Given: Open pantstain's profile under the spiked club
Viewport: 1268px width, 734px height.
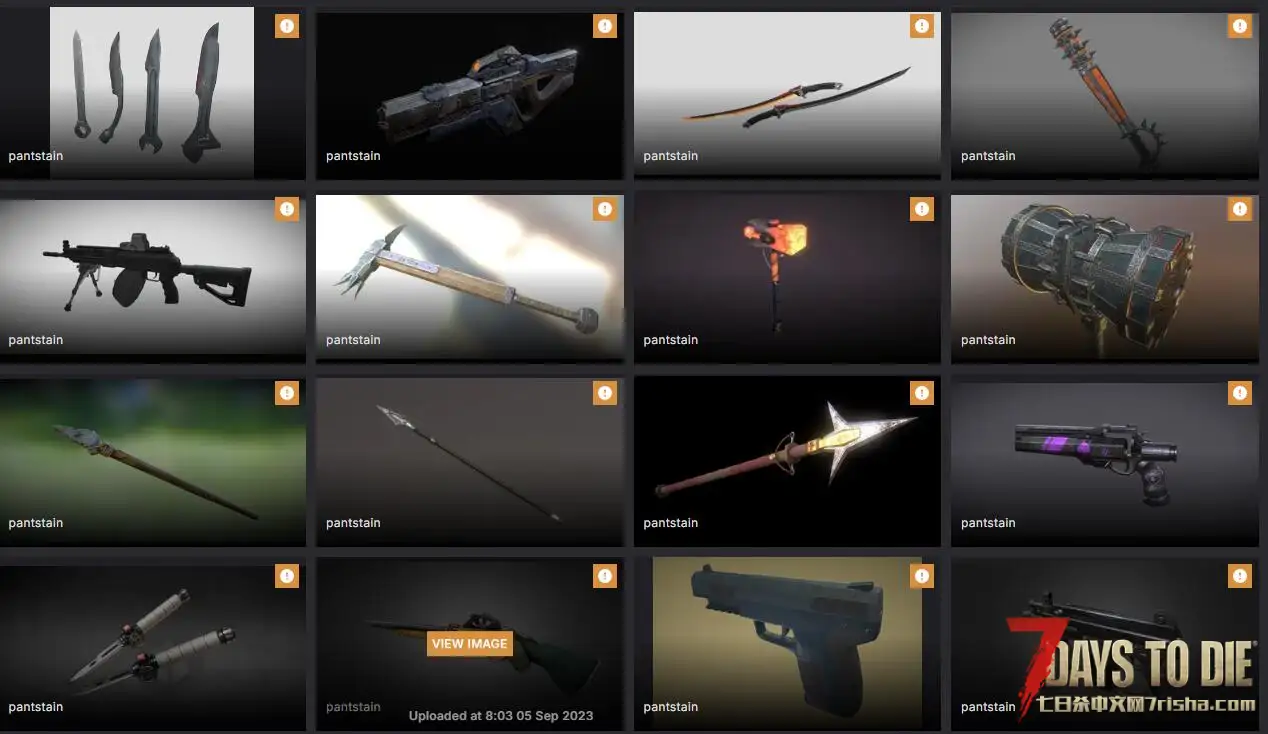Looking at the screenshot, I should (988, 156).
